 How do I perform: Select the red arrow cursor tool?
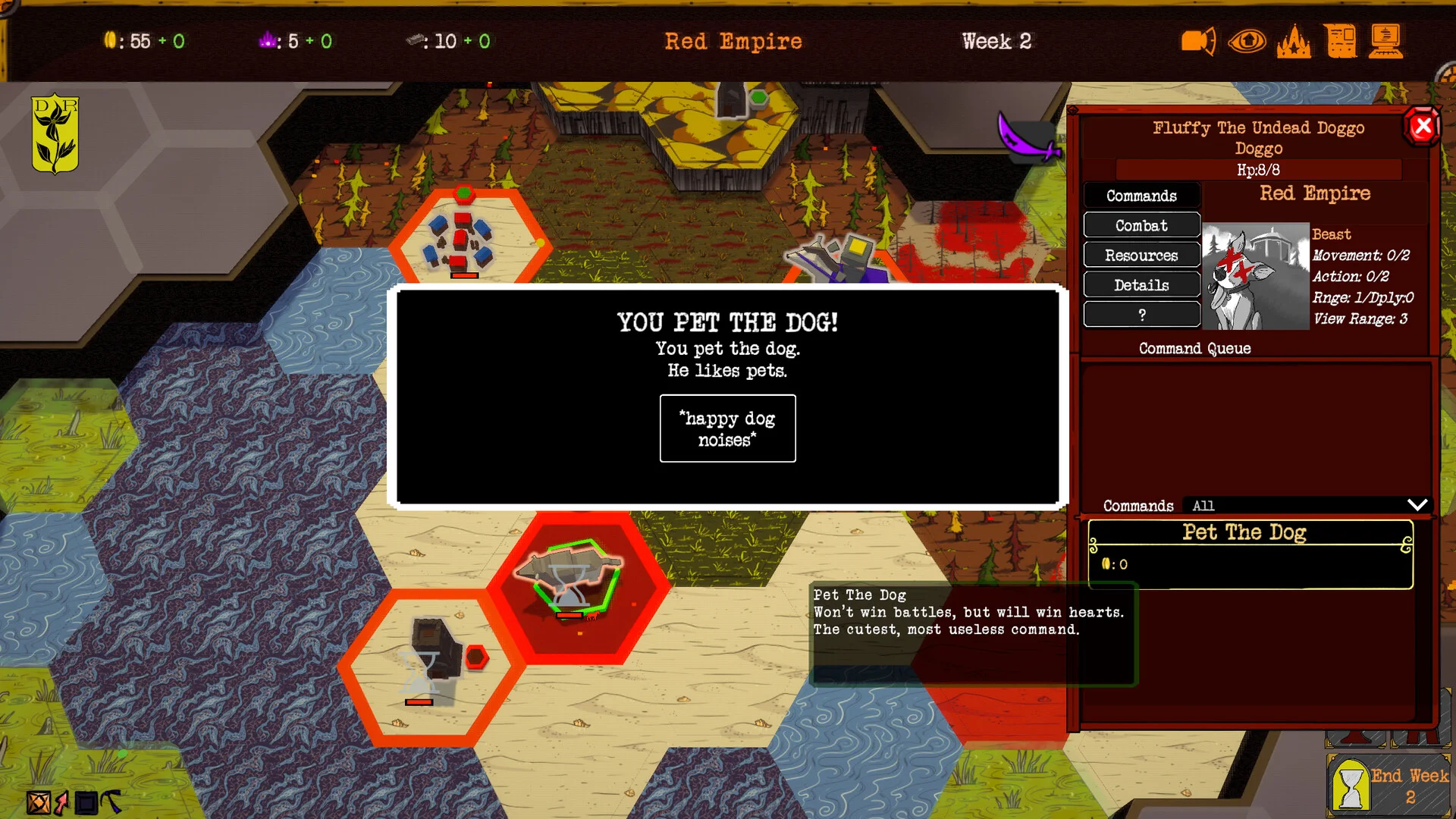point(61,802)
